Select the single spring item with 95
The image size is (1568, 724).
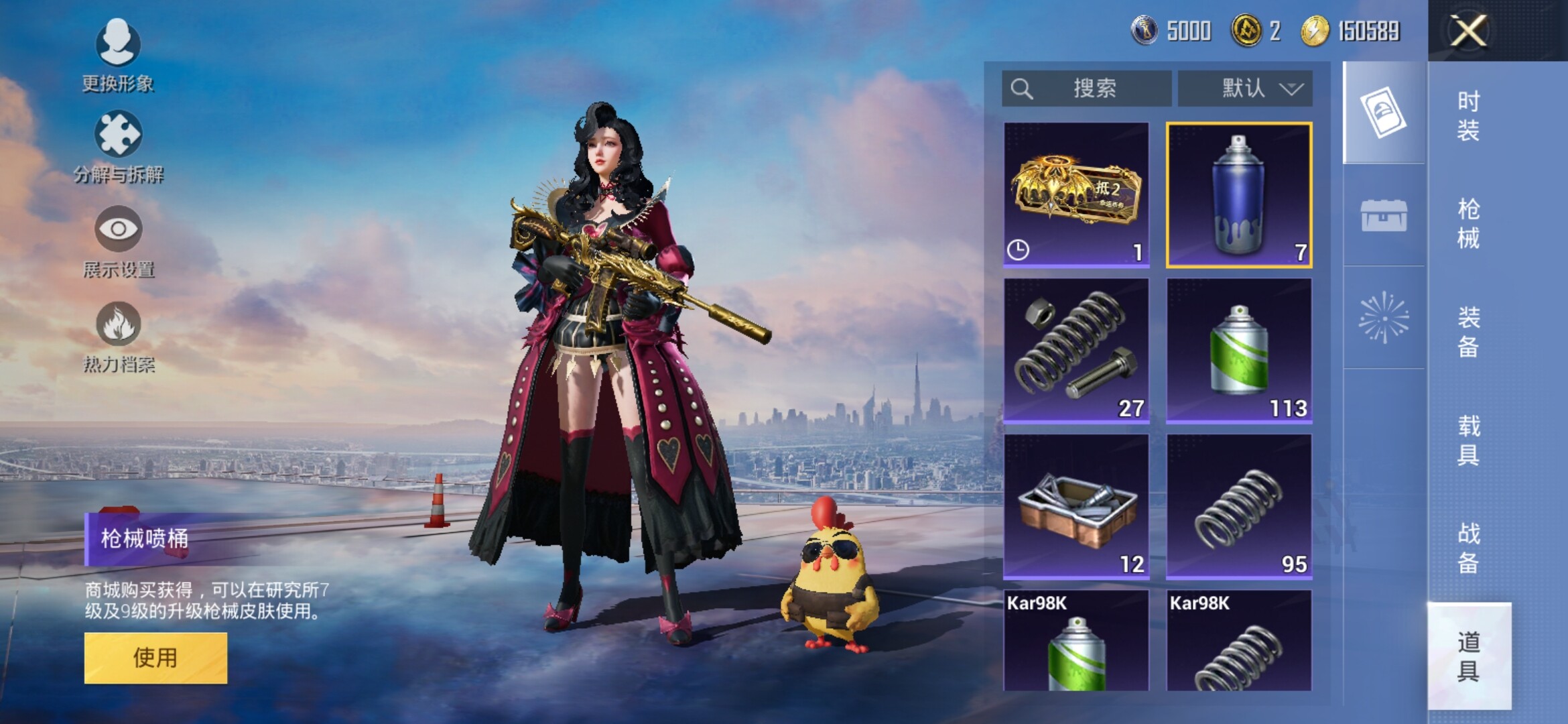coord(1239,507)
